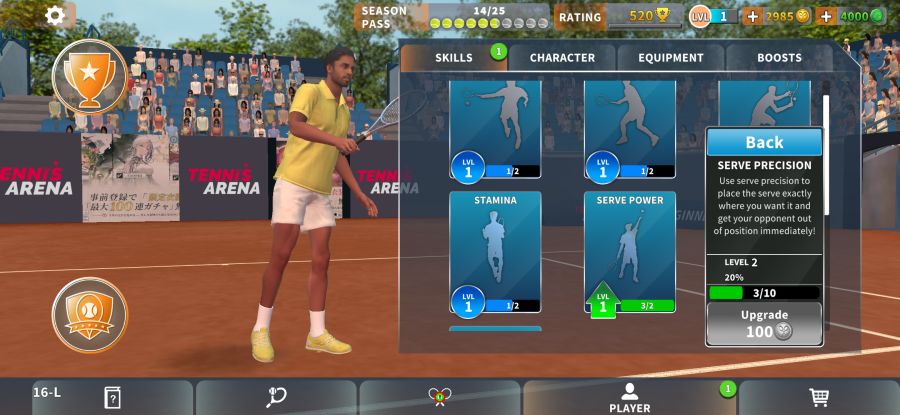Viewport: 900px width, 415px height.
Task: Switch to the Skills tab
Action: coord(454,58)
